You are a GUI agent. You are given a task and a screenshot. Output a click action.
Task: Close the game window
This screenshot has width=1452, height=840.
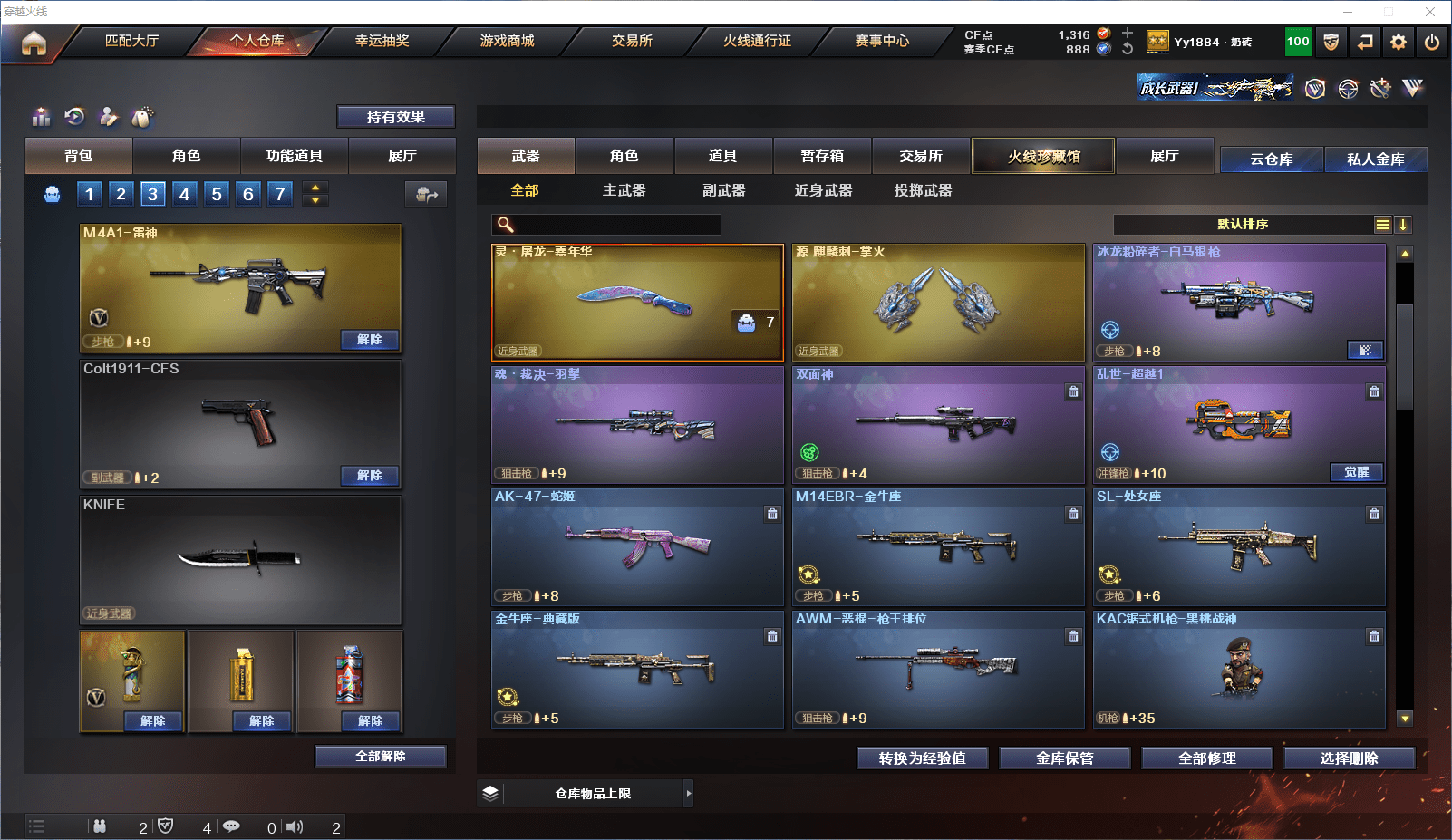click(x=1430, y=12)
